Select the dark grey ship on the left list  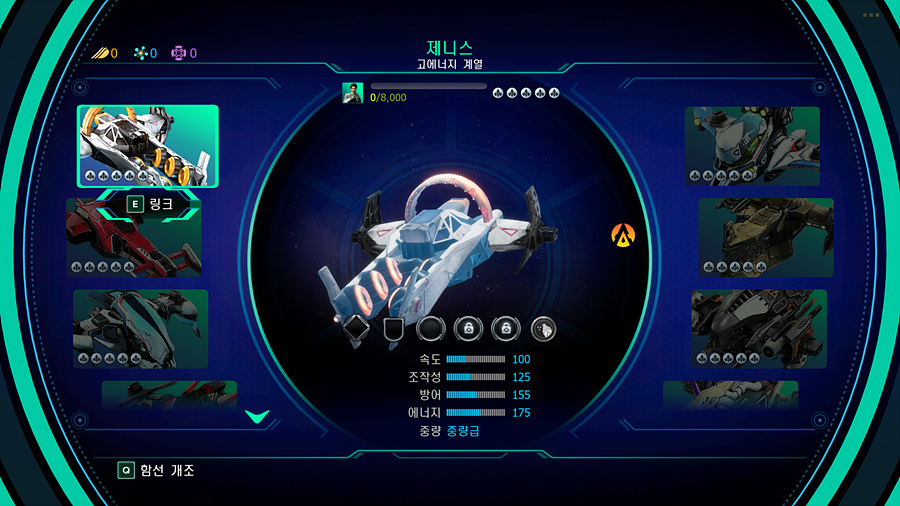click(x=140, y=328)
